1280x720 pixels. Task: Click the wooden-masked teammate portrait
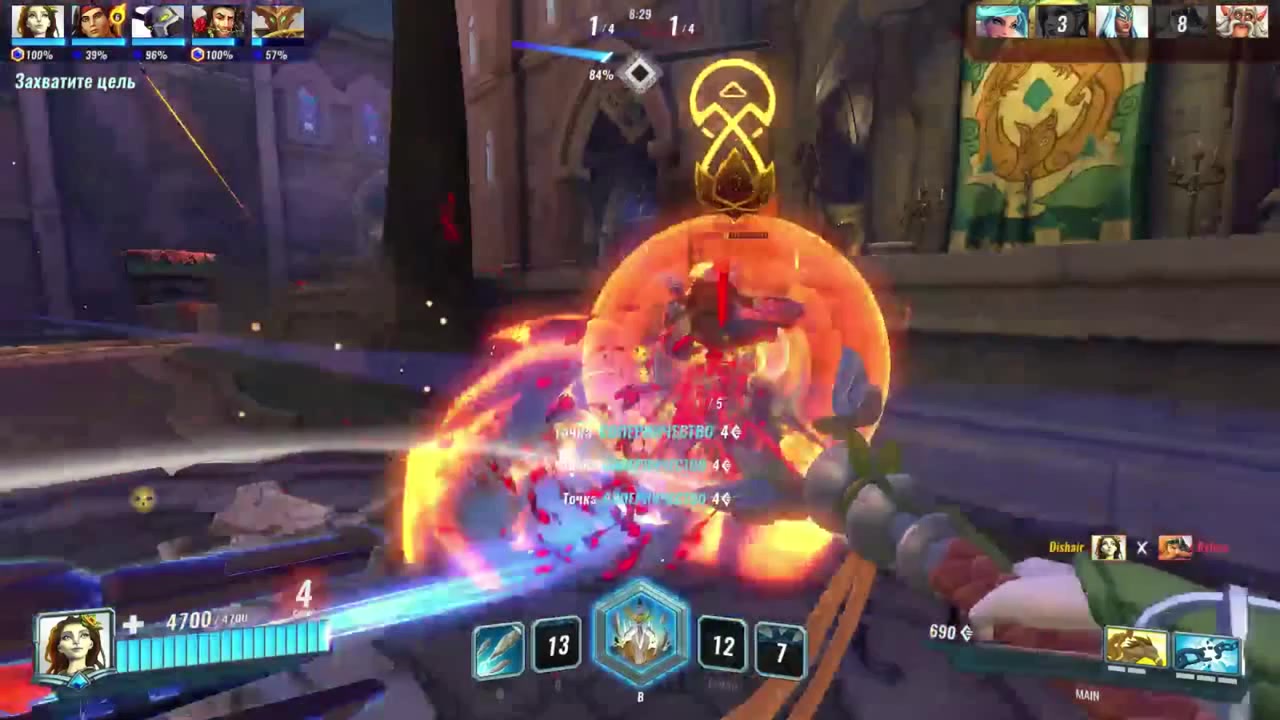(x=277, y=22)
